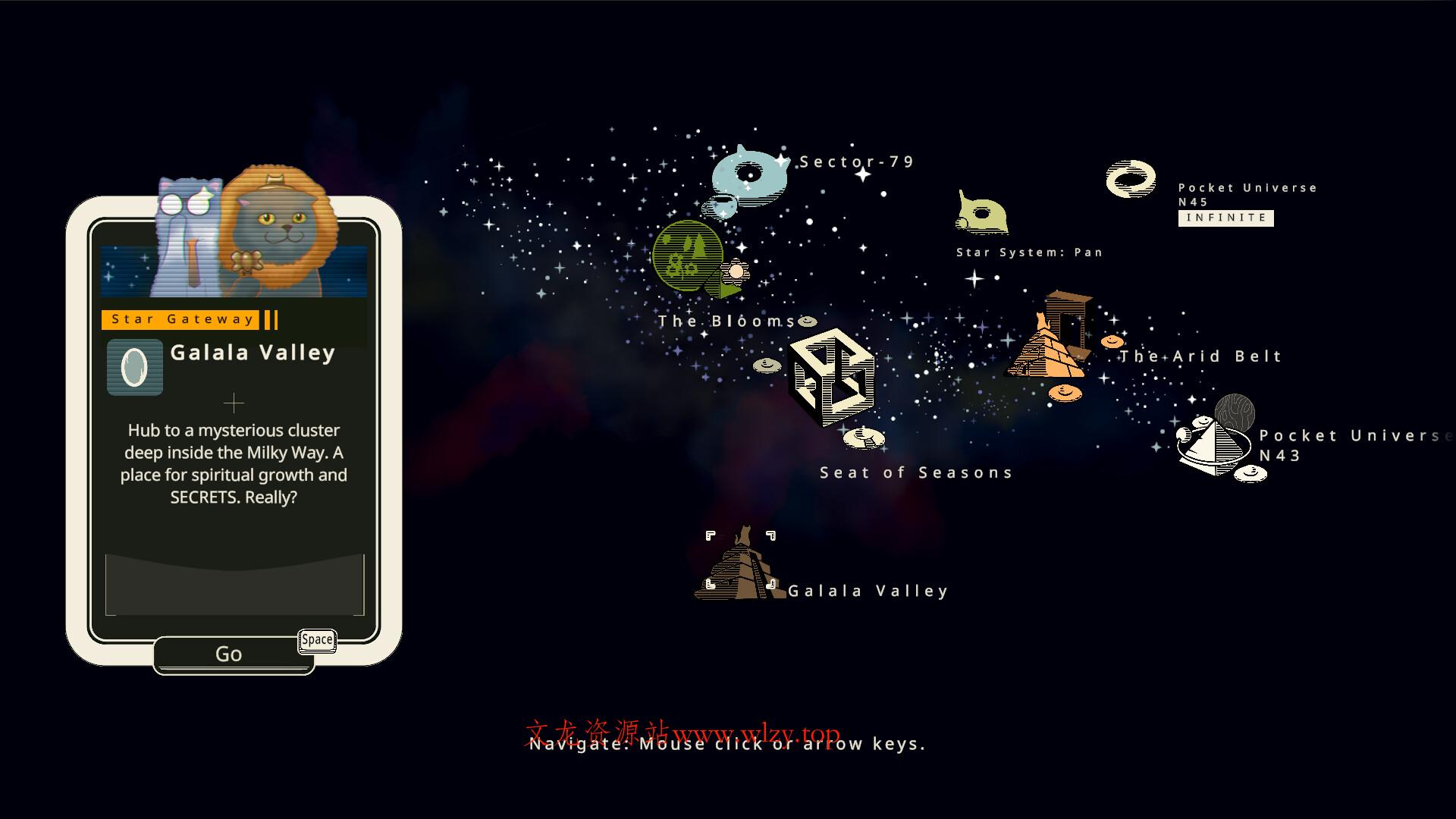Image resolution: width=1456 pixels, height=819 pixels.
Task: Choose the Pocket Universe N43 node
Action: [x=1215, y=442]
